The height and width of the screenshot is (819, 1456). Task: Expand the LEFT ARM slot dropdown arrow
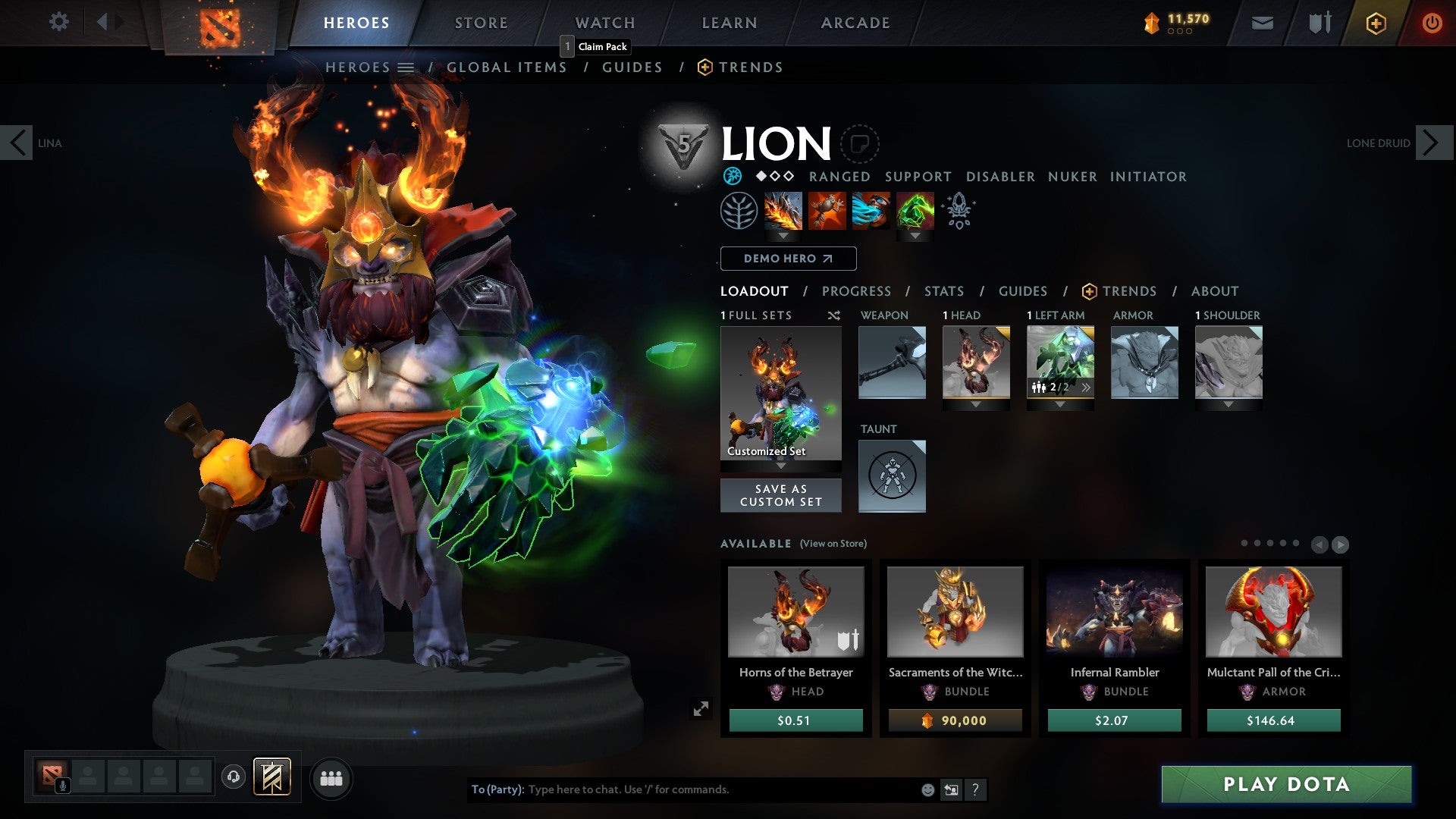click(1060, 404)
